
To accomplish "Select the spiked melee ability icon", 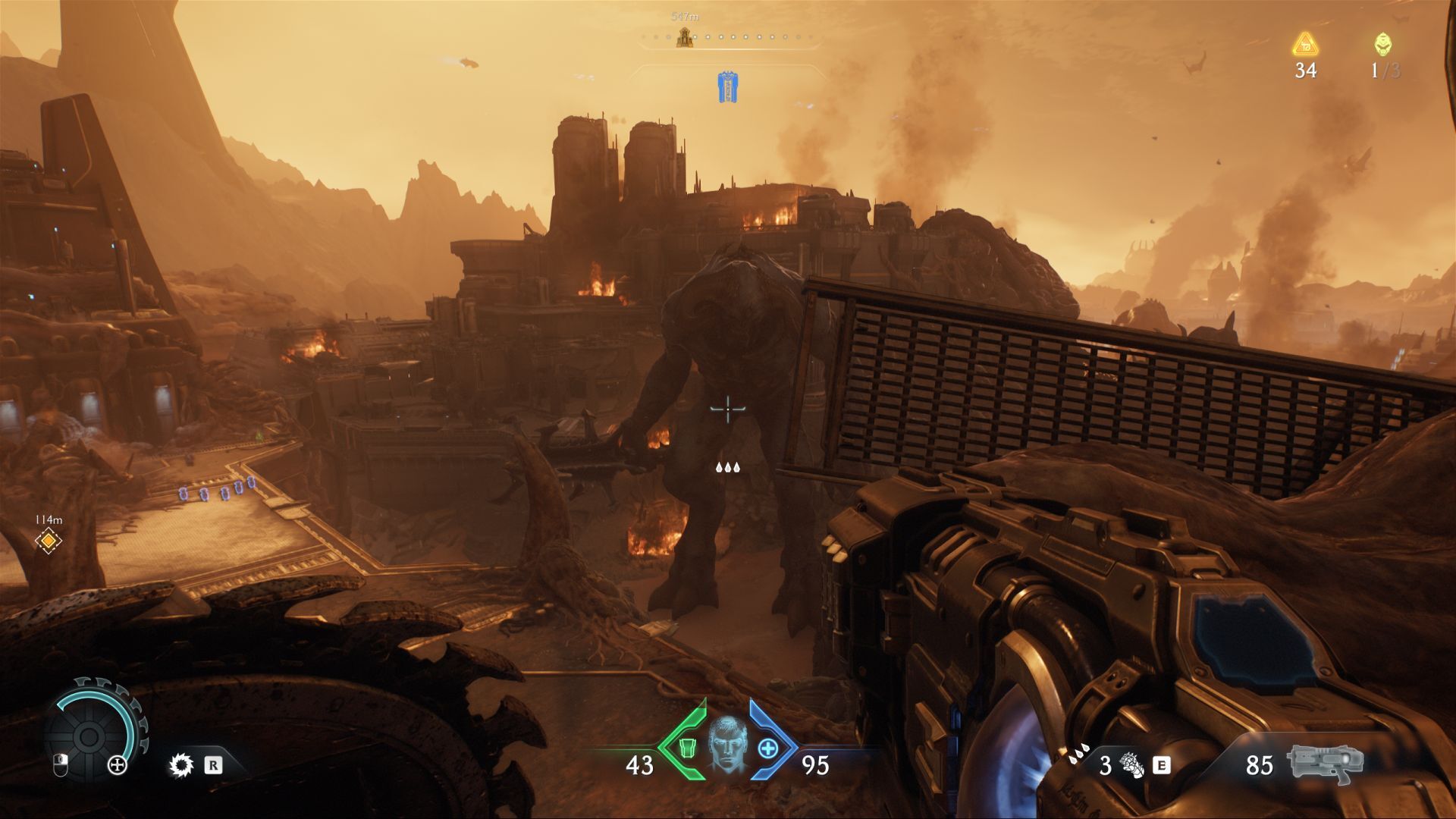I will pos(181,765).
